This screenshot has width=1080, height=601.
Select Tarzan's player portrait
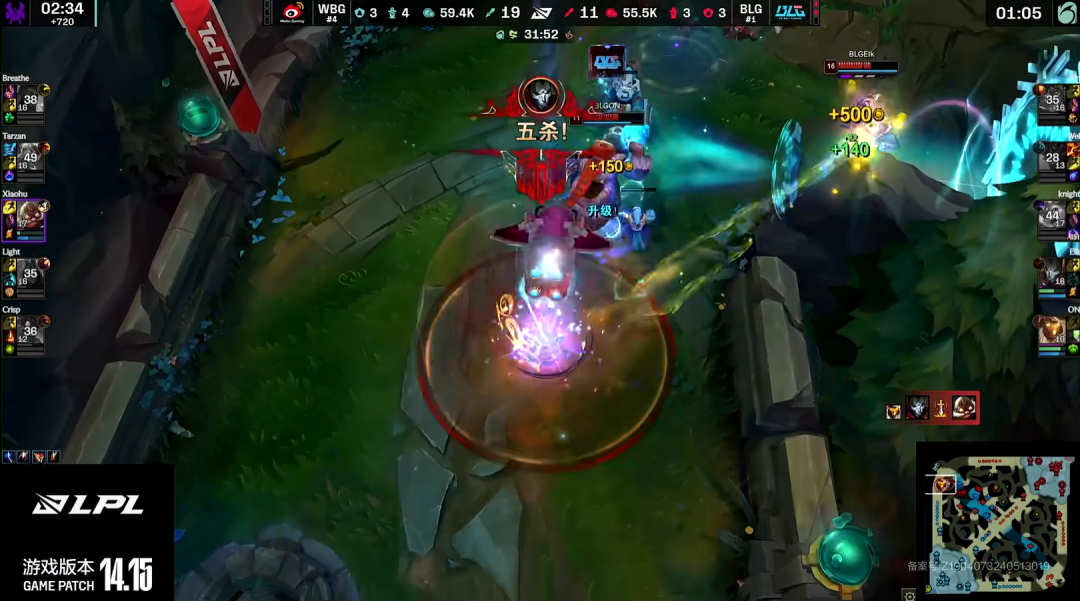click(30, 158)
